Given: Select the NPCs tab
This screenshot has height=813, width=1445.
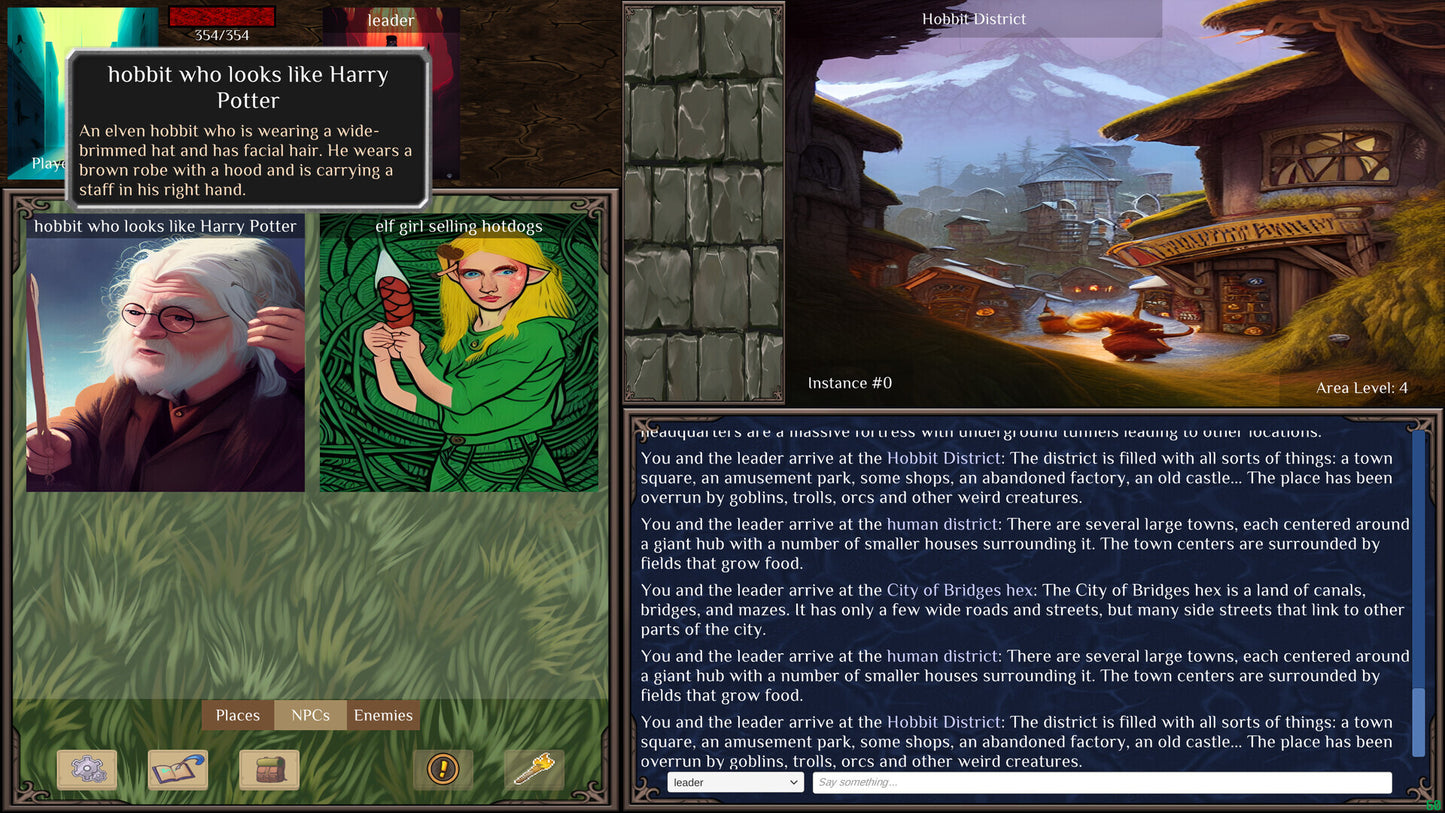Looking at the screenshot, I should 310,715.
